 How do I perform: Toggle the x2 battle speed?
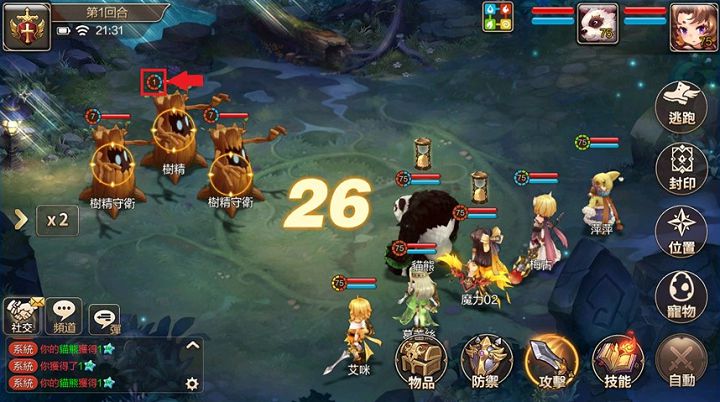57,220
